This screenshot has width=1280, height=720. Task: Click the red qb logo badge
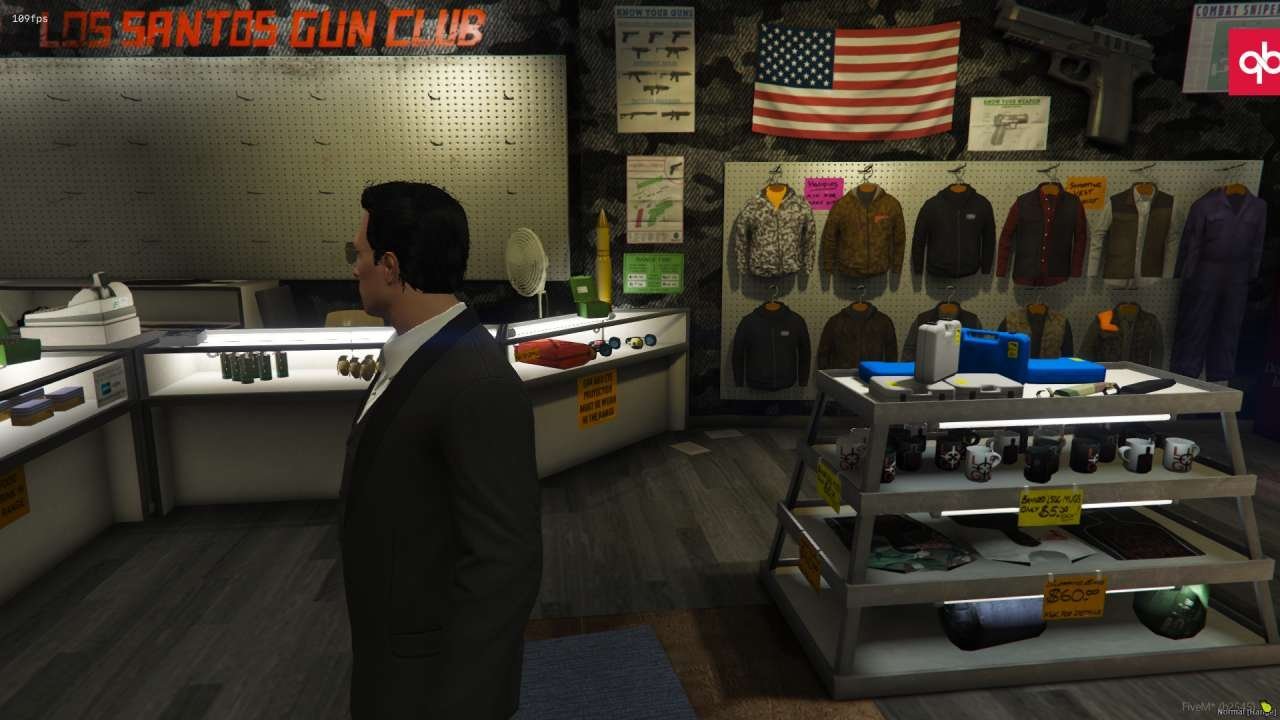pyautogui.click(x=1254, y=62)
